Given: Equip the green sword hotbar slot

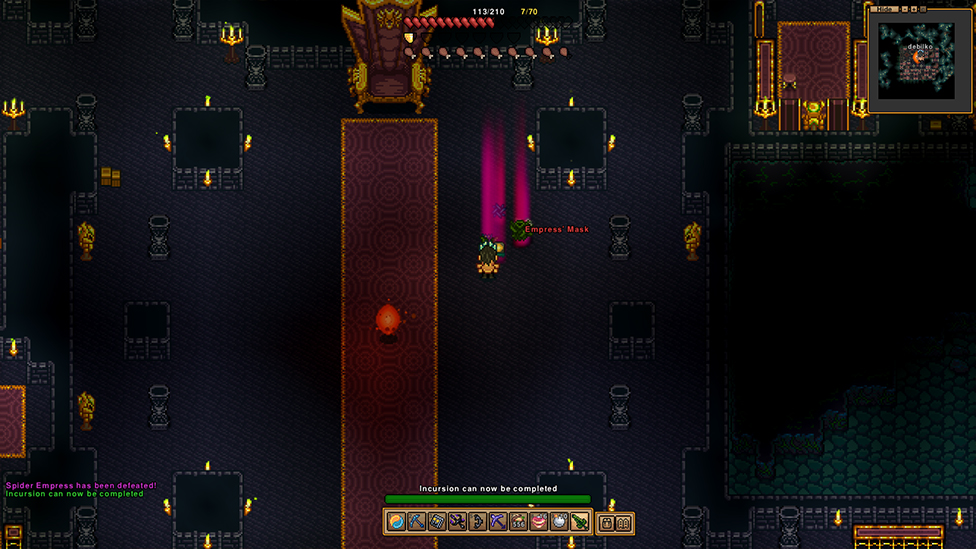Looking at the screenshot, I should [x=580, y=521].
